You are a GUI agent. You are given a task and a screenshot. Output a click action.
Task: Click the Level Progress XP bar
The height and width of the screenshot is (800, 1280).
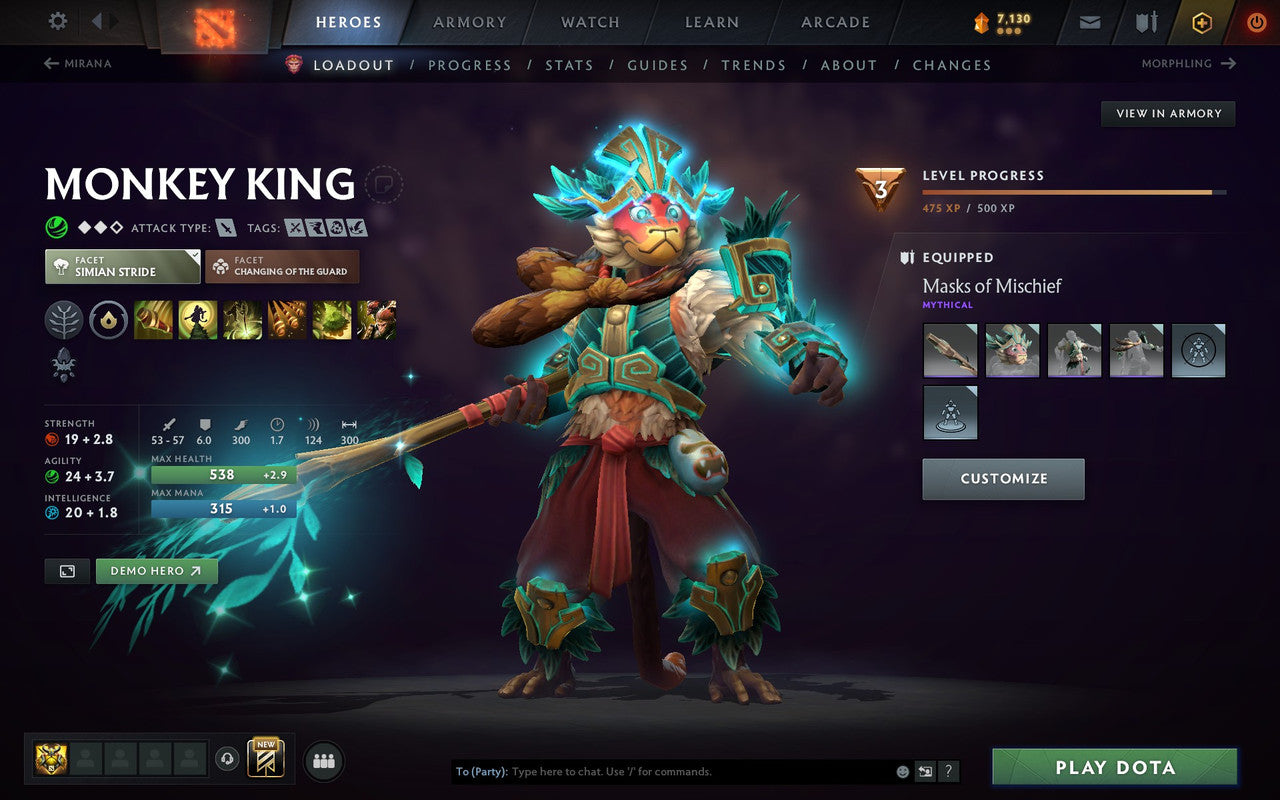coord(1075,193)
